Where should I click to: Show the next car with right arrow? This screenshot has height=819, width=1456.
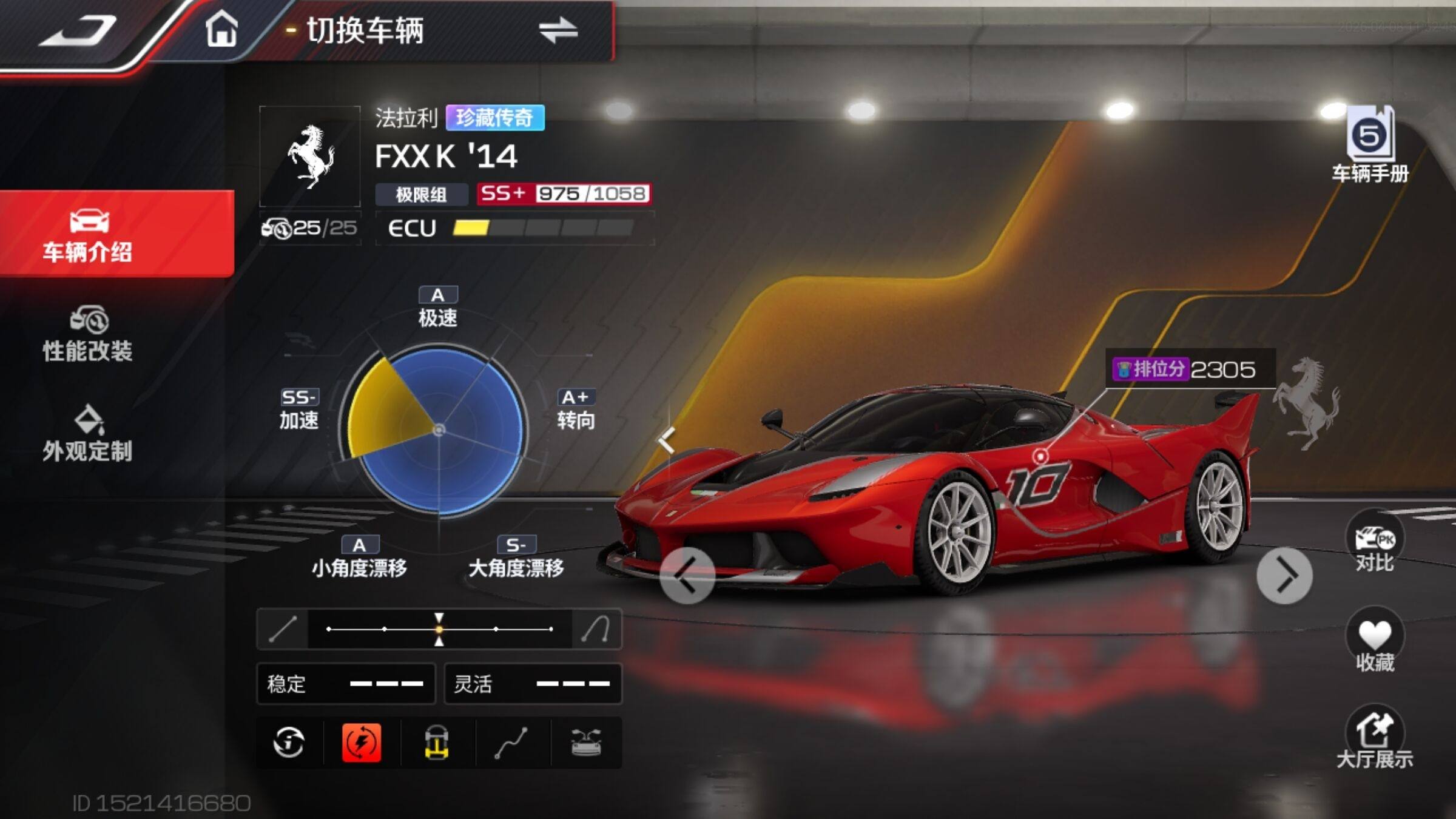point(1284,575)
